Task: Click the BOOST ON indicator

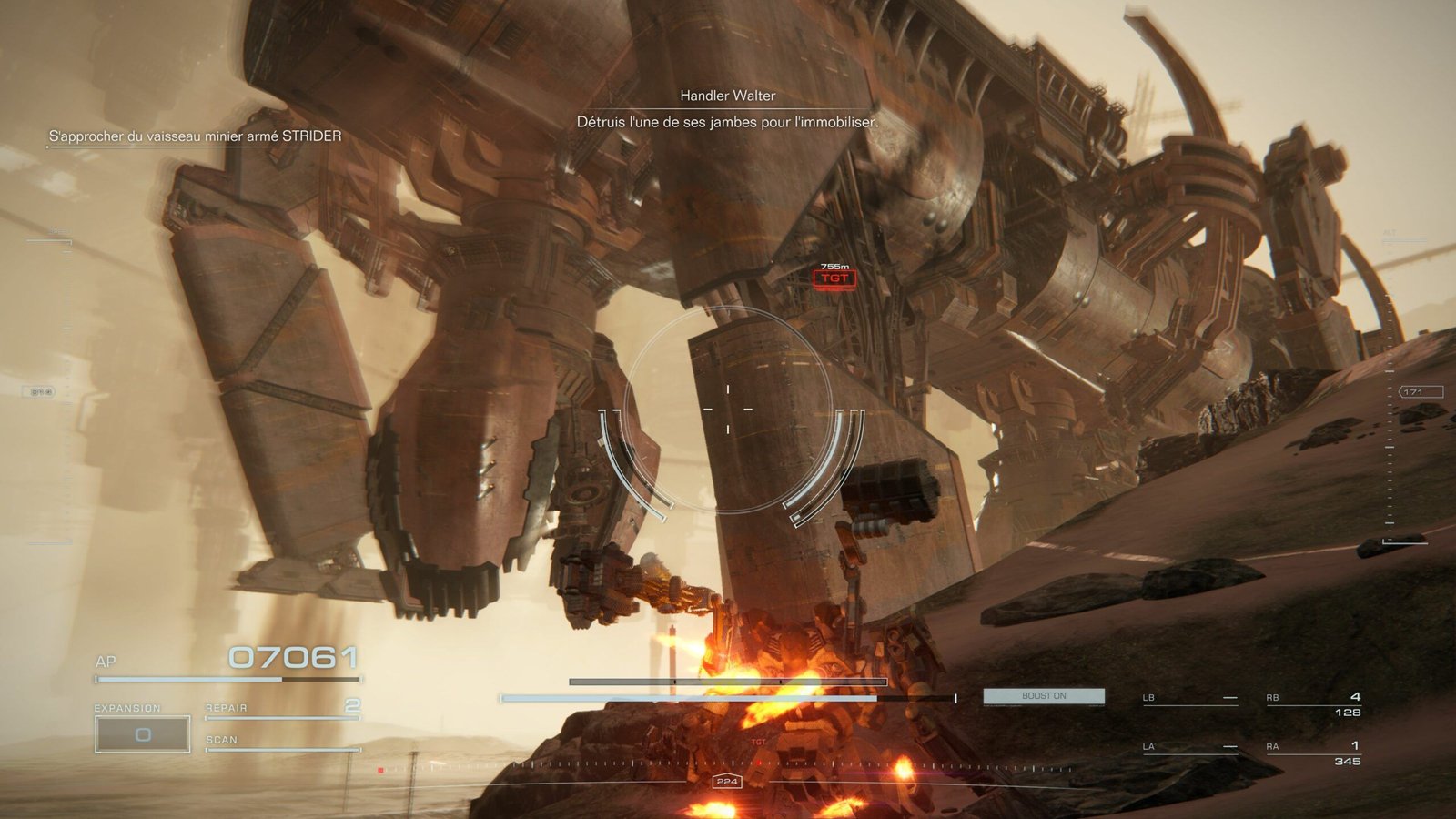Action: (x=1043, y=694)
